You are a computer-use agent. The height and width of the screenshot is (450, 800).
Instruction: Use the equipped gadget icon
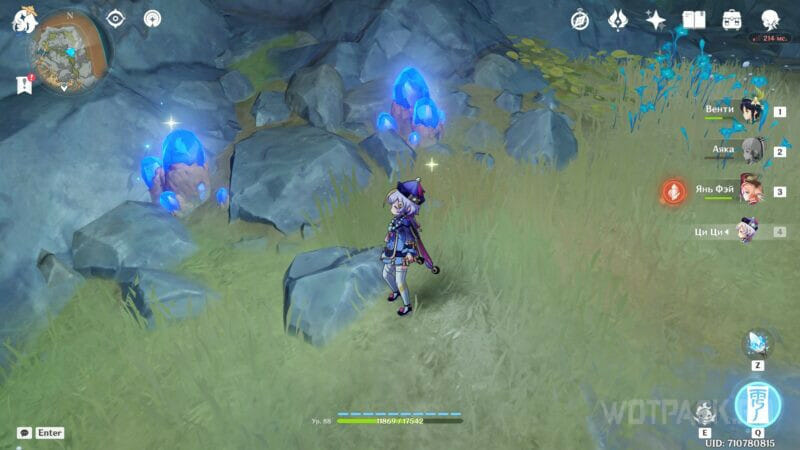755,343
